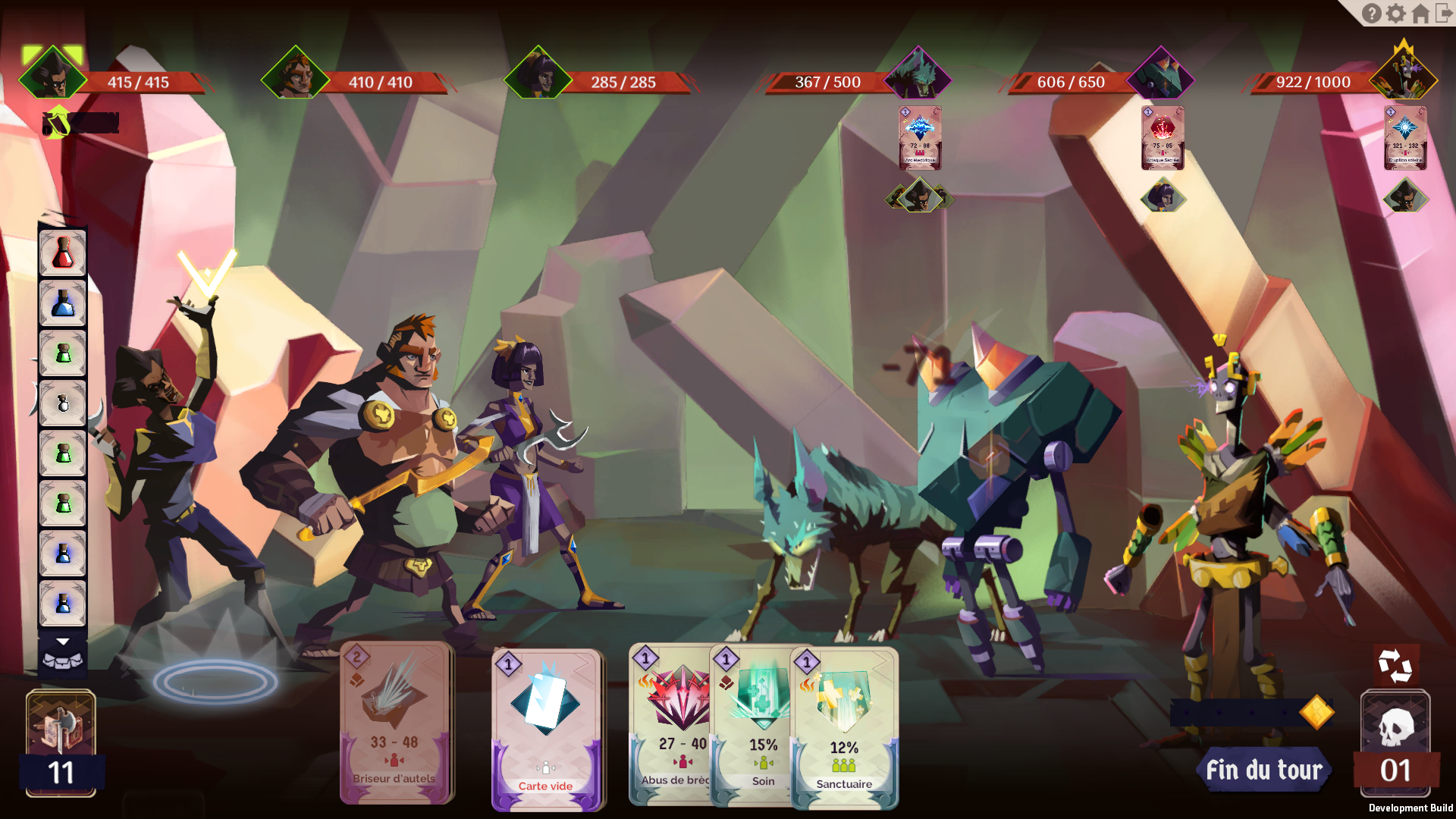Image resolution: width=1456 pixels, height=819 pixels.
Task: Open the help question mark
Action: coord(1371,14)
